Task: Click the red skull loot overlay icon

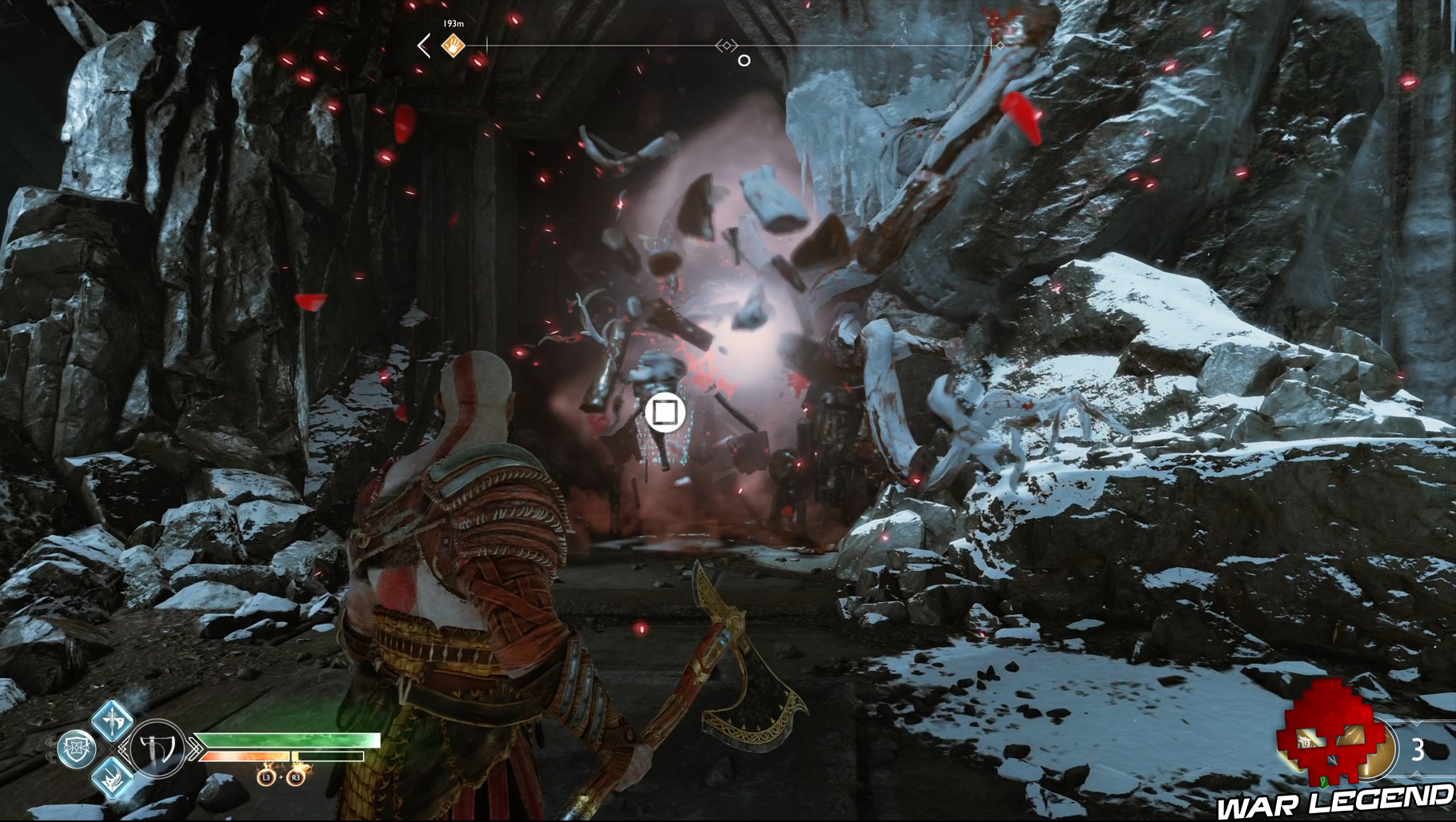Action: tap(1328, 735)
